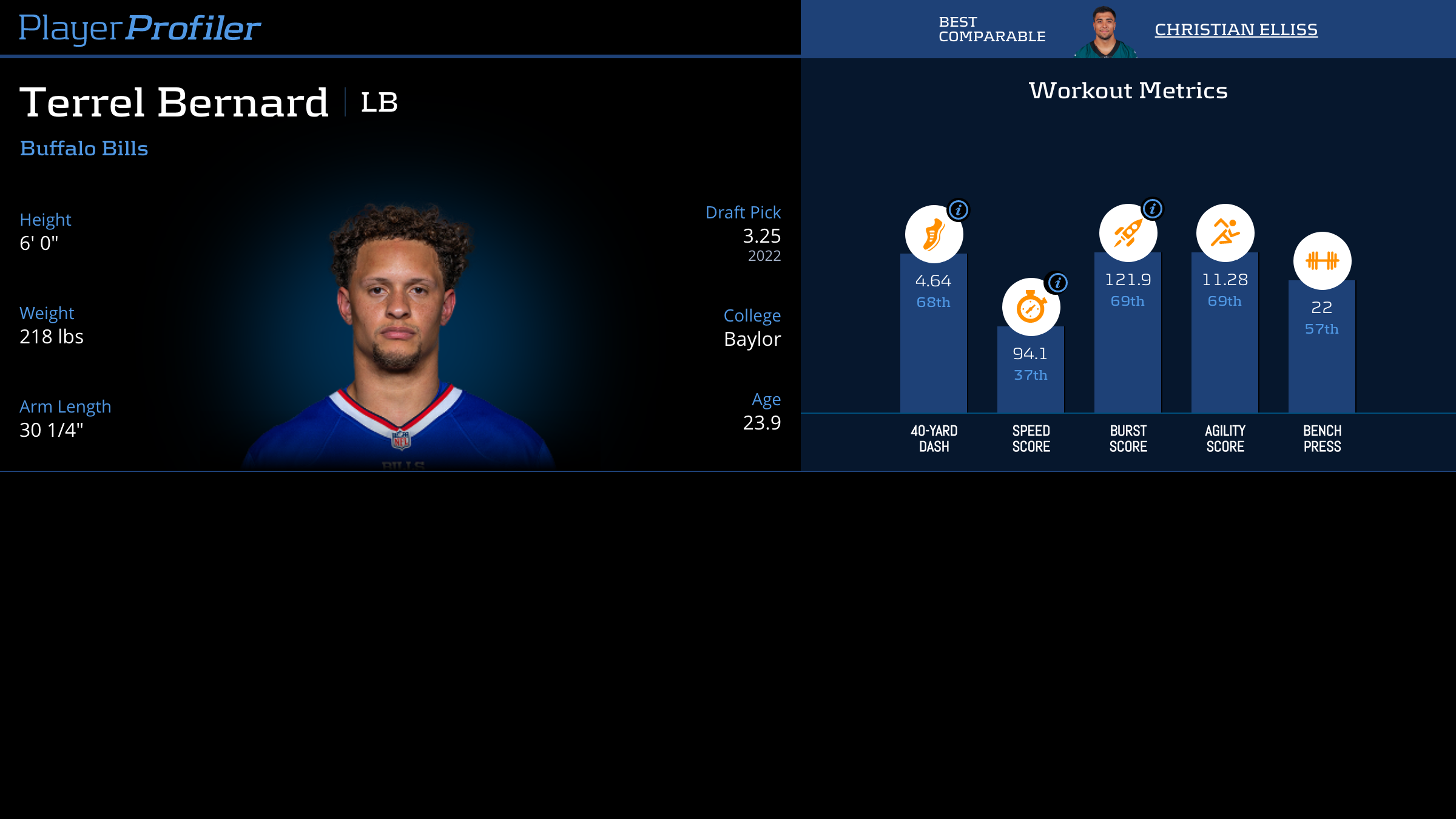Select the Agility Score percentile label
This screenshot has width=1456, height=819.
coord(1224,301)
